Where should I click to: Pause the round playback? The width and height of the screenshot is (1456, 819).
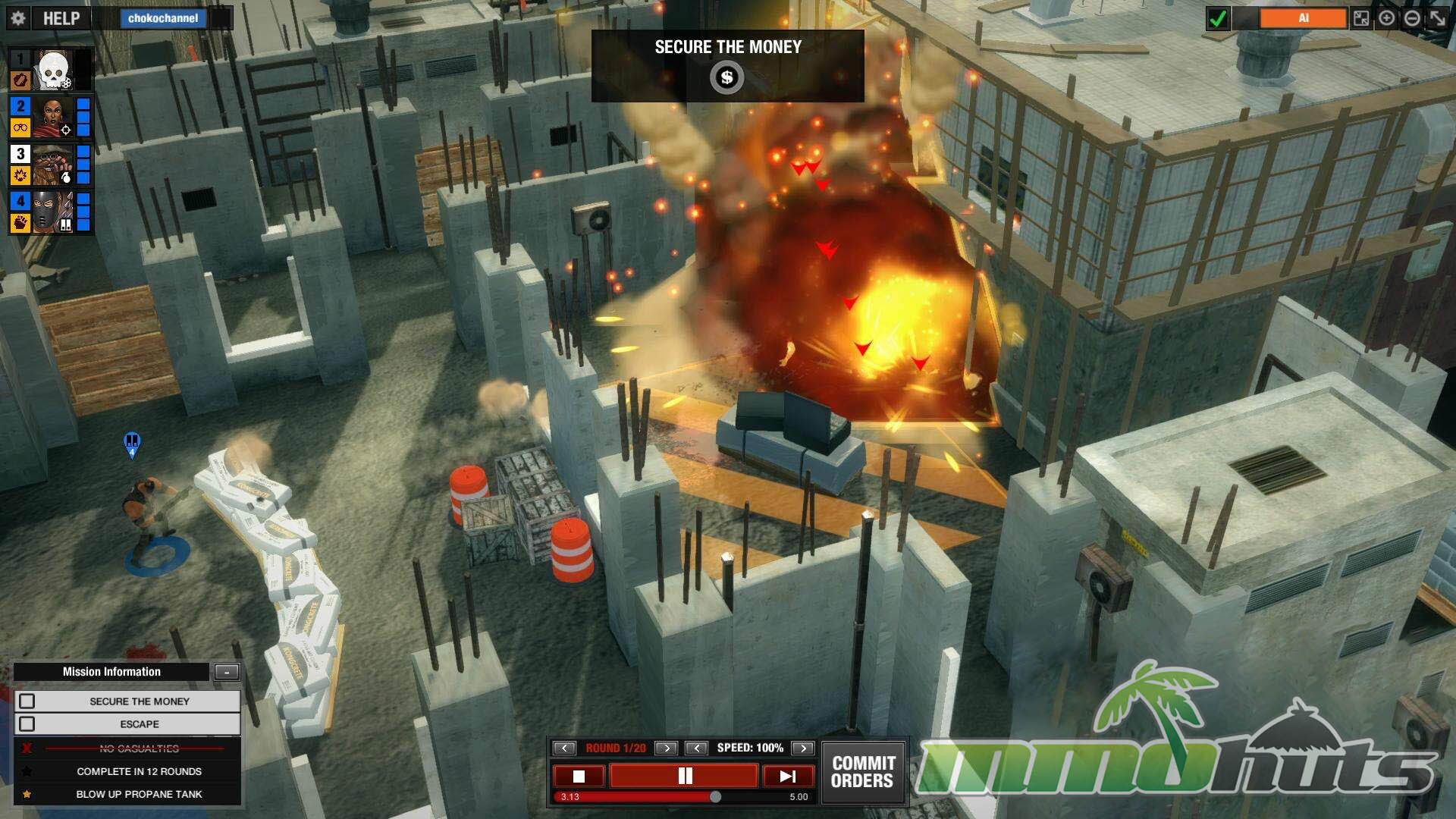tap(684, 776)
